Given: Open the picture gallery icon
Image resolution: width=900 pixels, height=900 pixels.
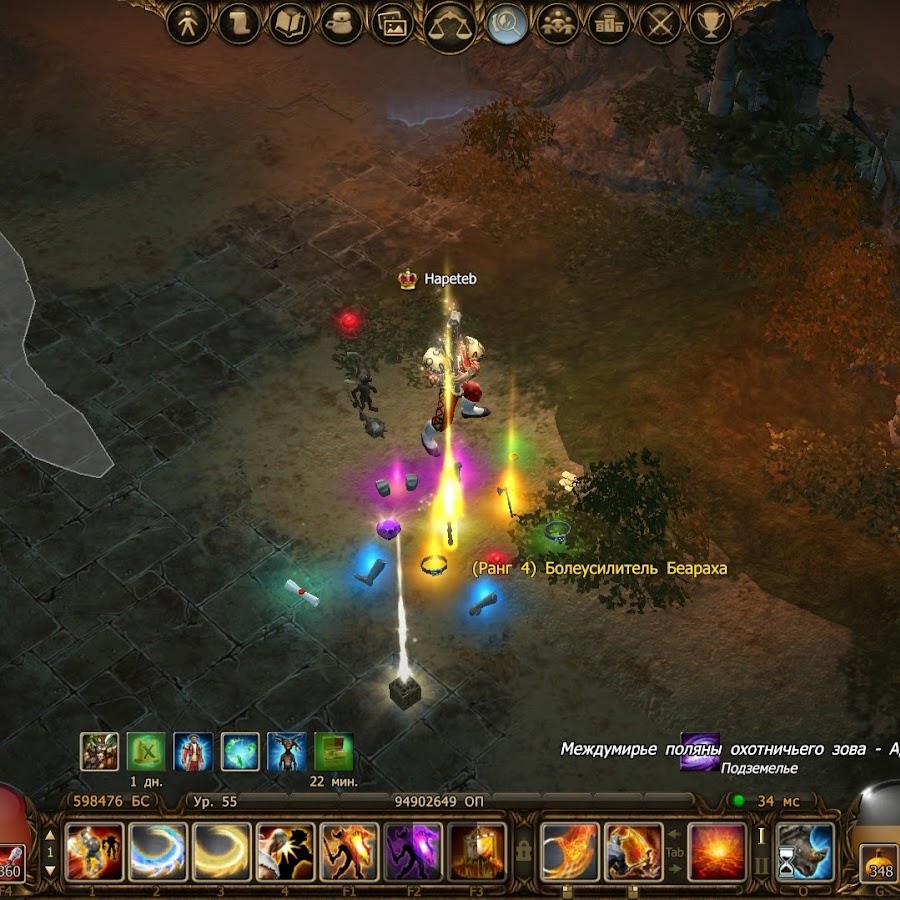Looking at the screenshot, I should tap(393, 22).
